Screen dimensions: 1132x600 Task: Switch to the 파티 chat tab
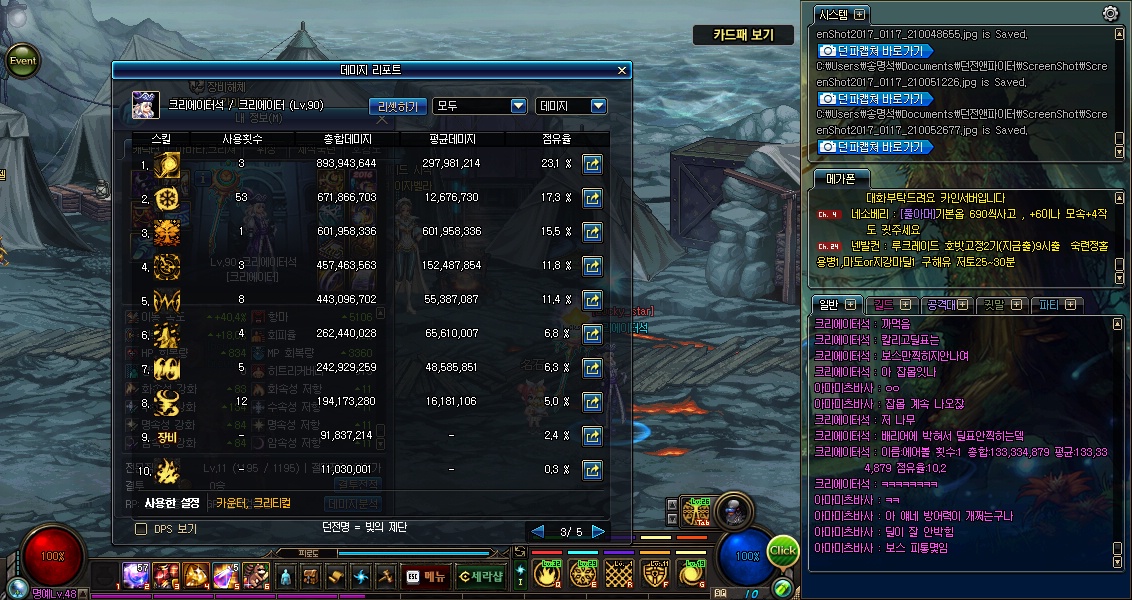point(1056,304)
